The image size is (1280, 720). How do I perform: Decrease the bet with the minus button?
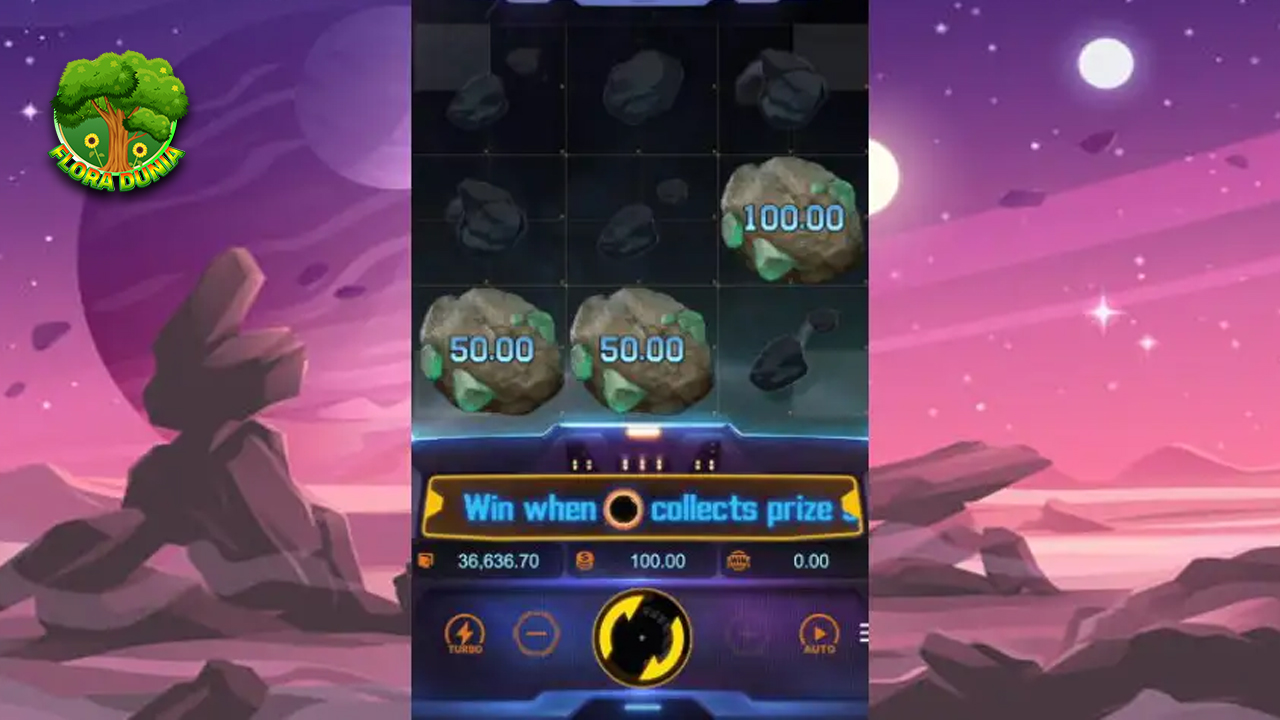536,633
